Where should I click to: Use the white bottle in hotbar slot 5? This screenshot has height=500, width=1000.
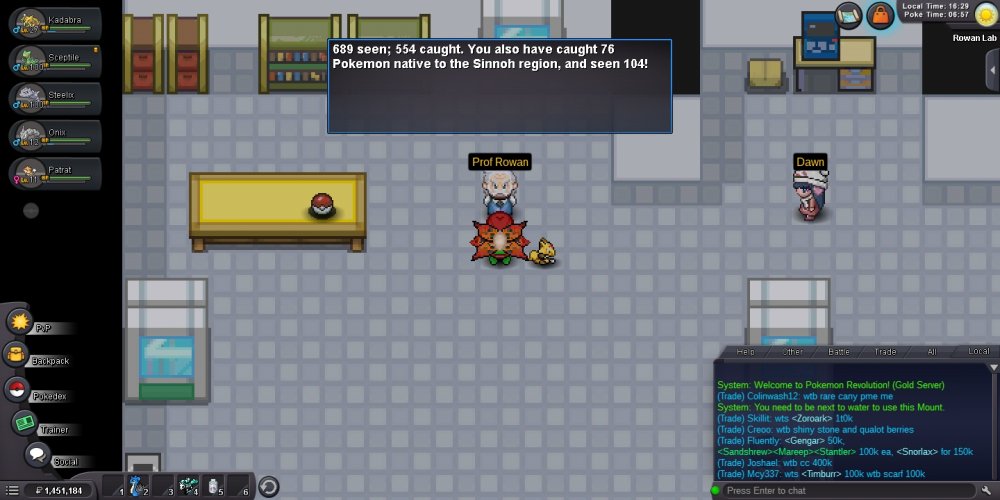pyautogui.click(x=213, y=486)
